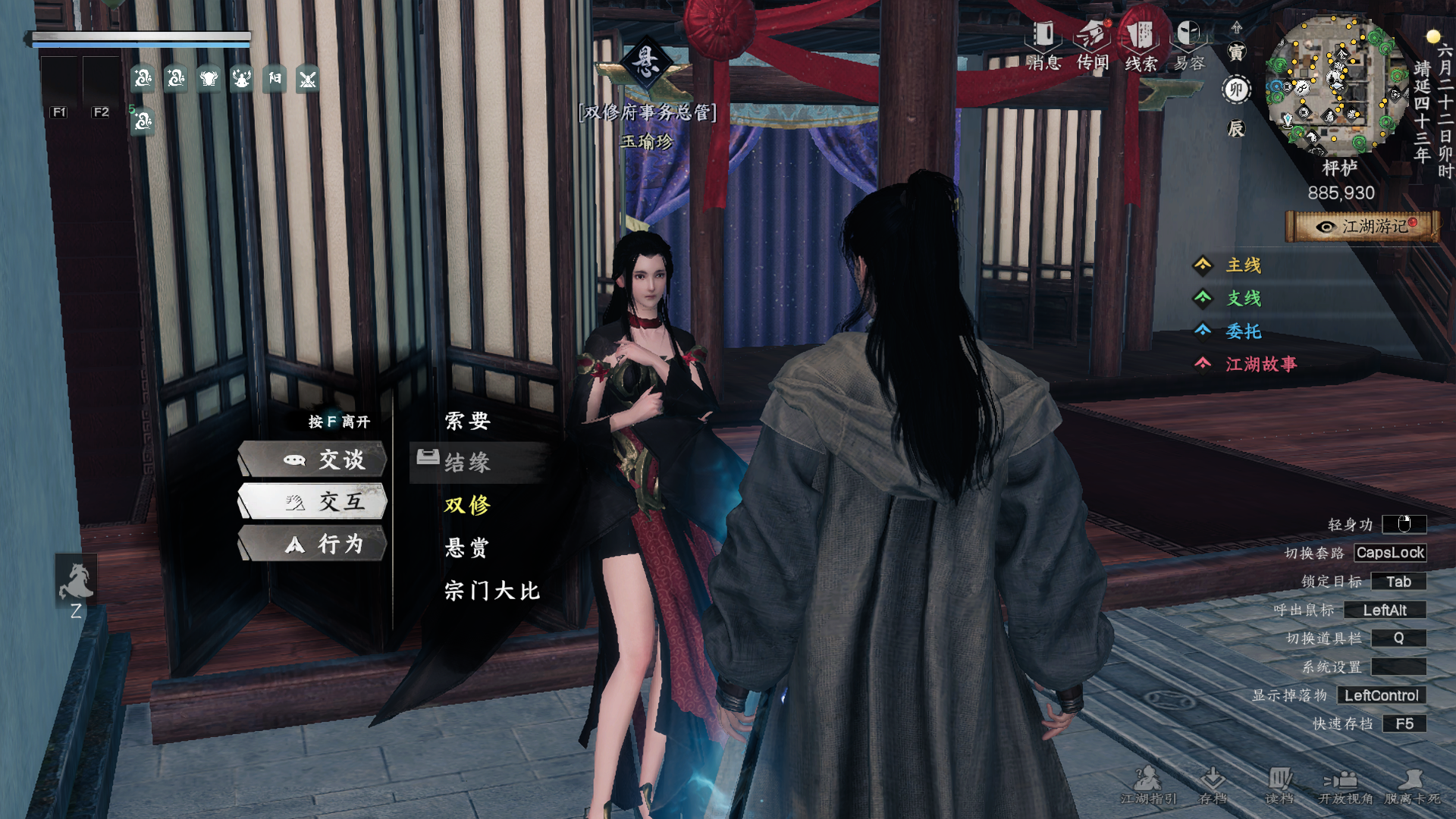Viewport: 1456px width, 819px height.
Task: Open the 传闻 rumors icon
Action: 1092,45
